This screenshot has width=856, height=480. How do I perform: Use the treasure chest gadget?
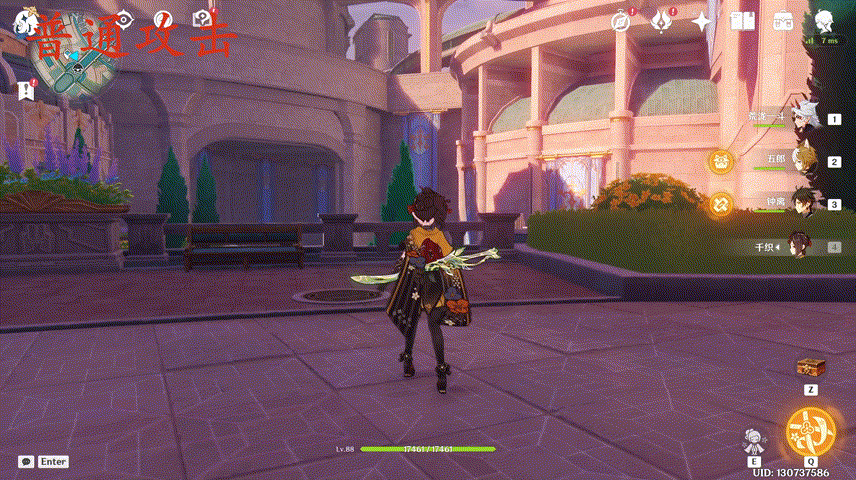[x=810, y=367]
